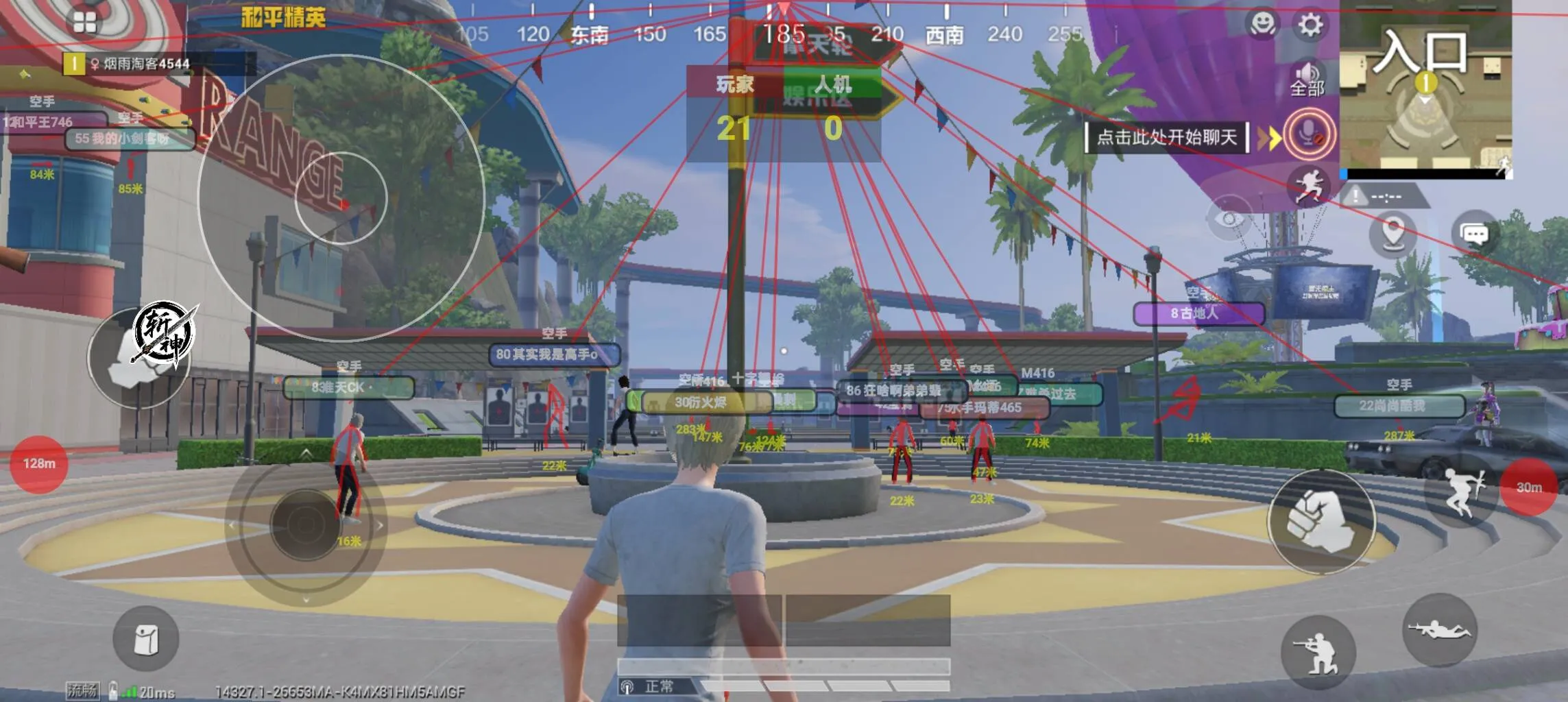Open the minimap labeled 入口
Viewport: 1568px width, 702px height.
1425,86
